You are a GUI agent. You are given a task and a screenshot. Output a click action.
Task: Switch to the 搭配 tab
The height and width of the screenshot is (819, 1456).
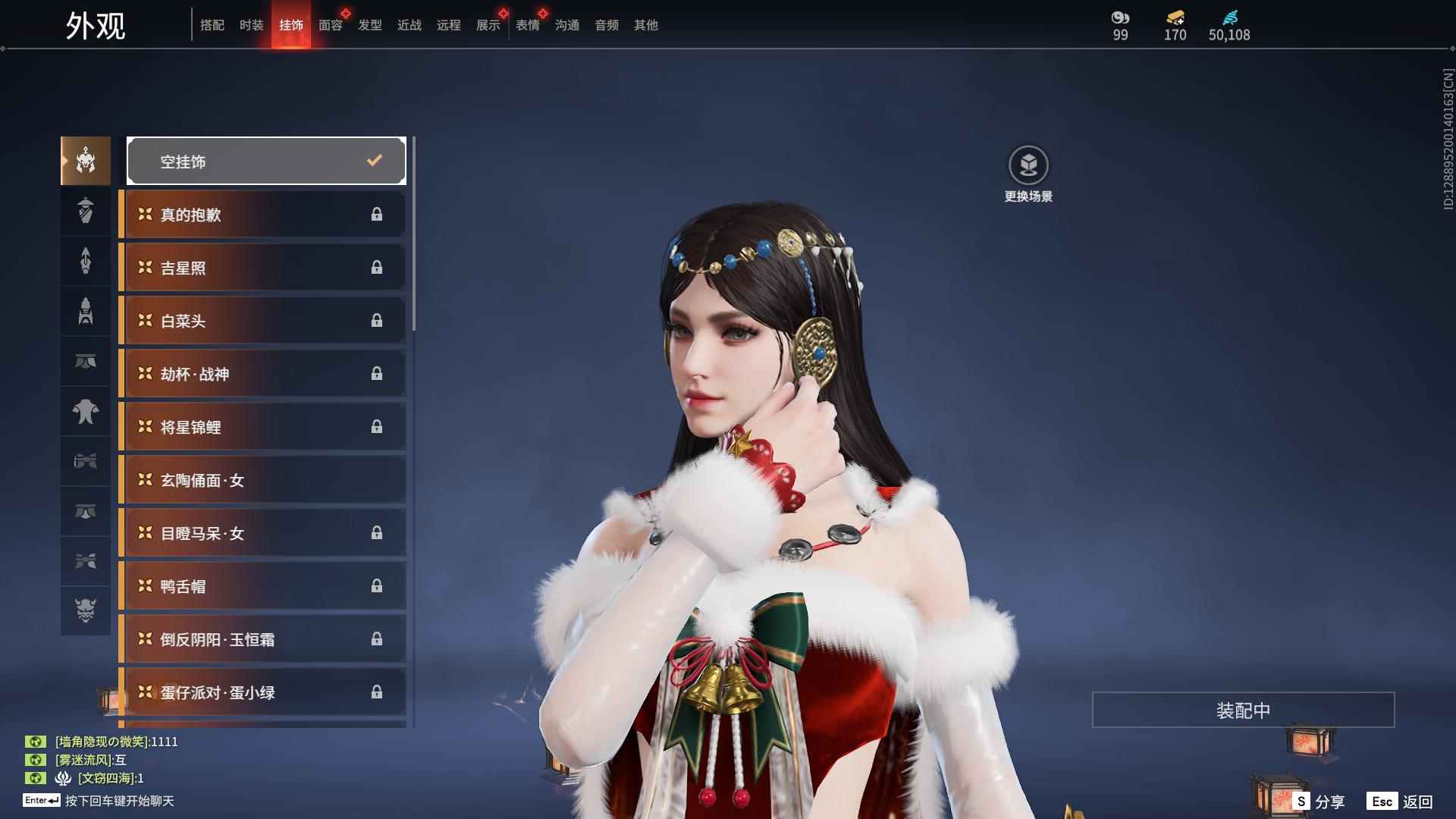[x=212, y=25]
